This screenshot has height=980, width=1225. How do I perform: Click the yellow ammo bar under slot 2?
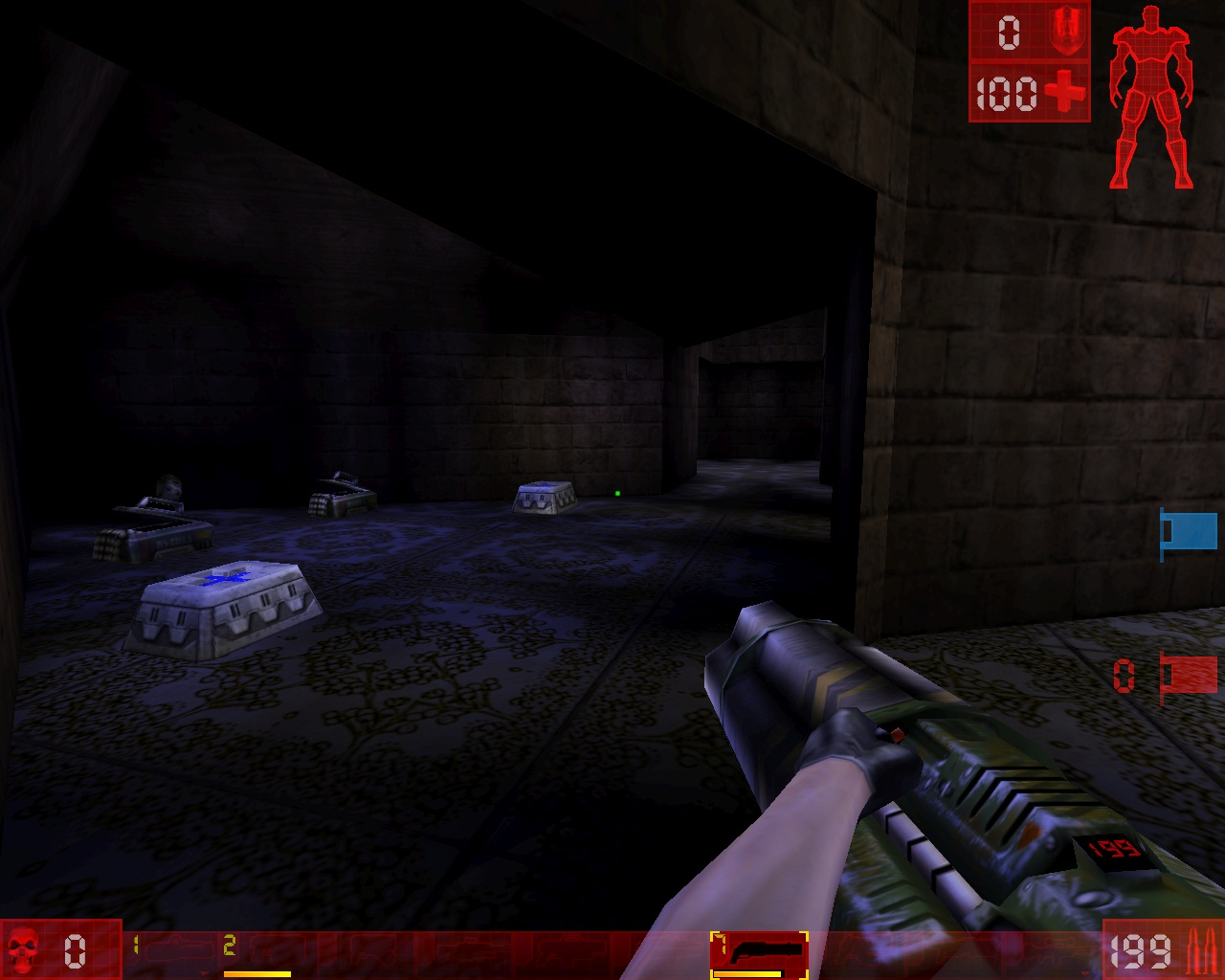pyautogui.click(x=258, y=974)
